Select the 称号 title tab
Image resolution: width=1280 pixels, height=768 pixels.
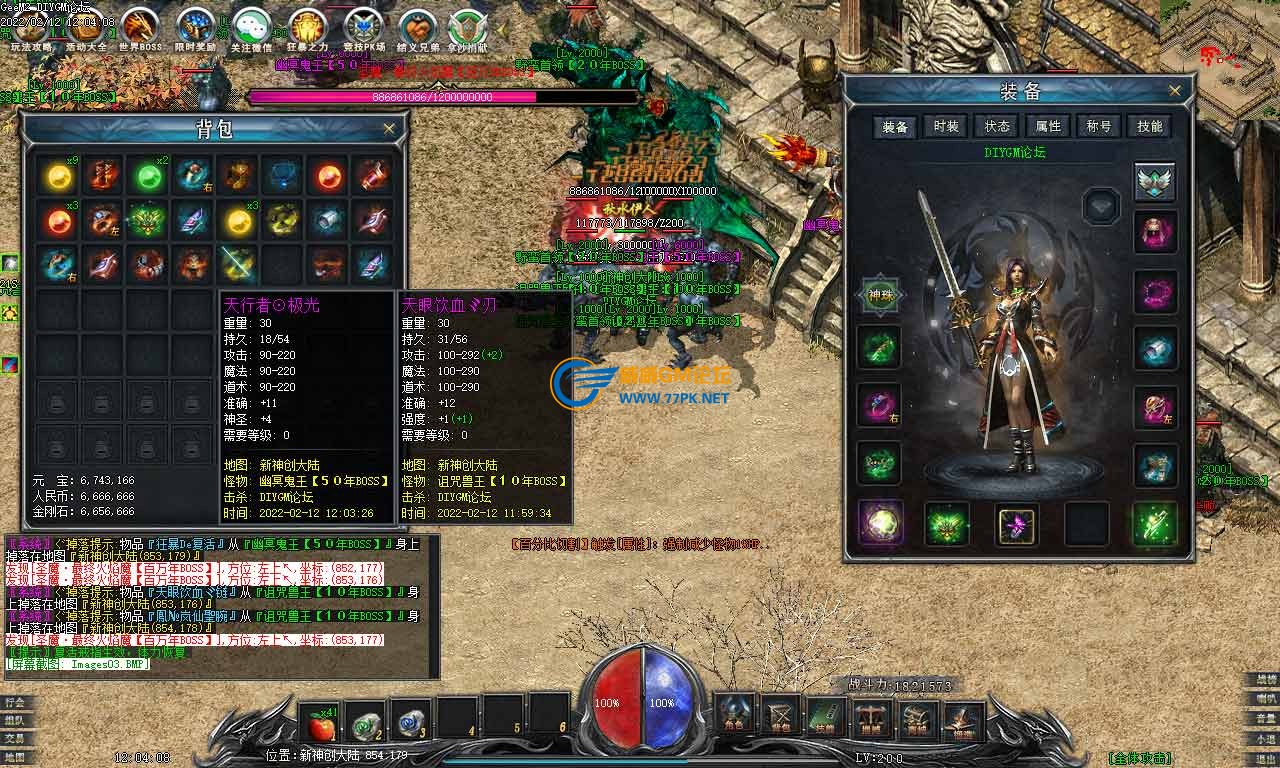[x=1099, y=126]
